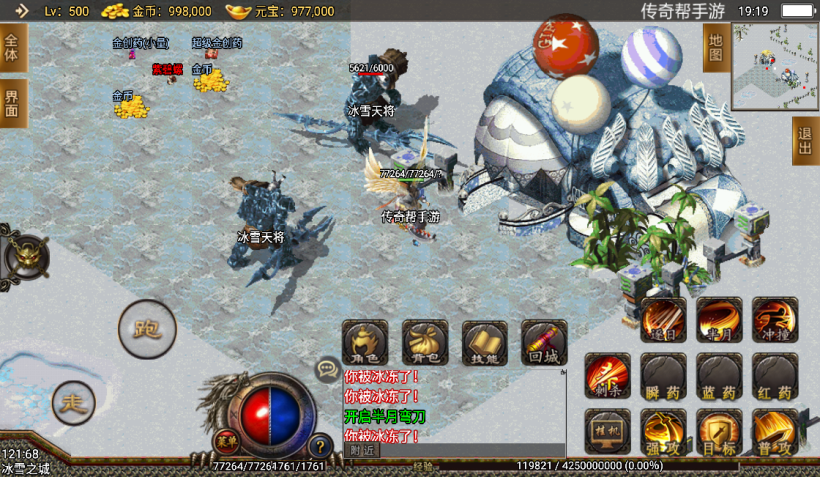Viewport: 820px width, 477px height.
Task: Switch movement to 跑 run mode
Action: point(147,328)
